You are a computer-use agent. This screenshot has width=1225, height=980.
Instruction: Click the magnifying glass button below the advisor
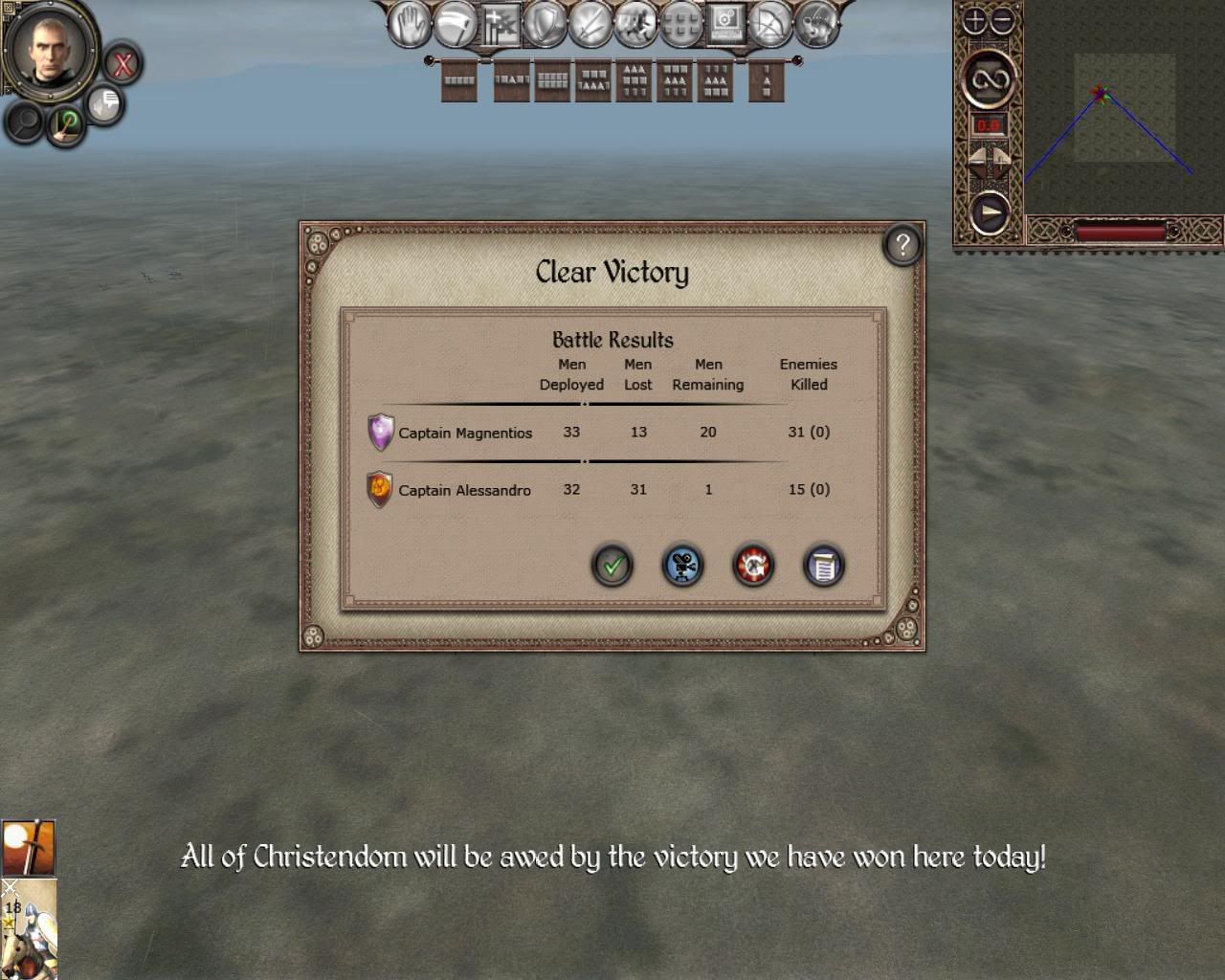25,122
